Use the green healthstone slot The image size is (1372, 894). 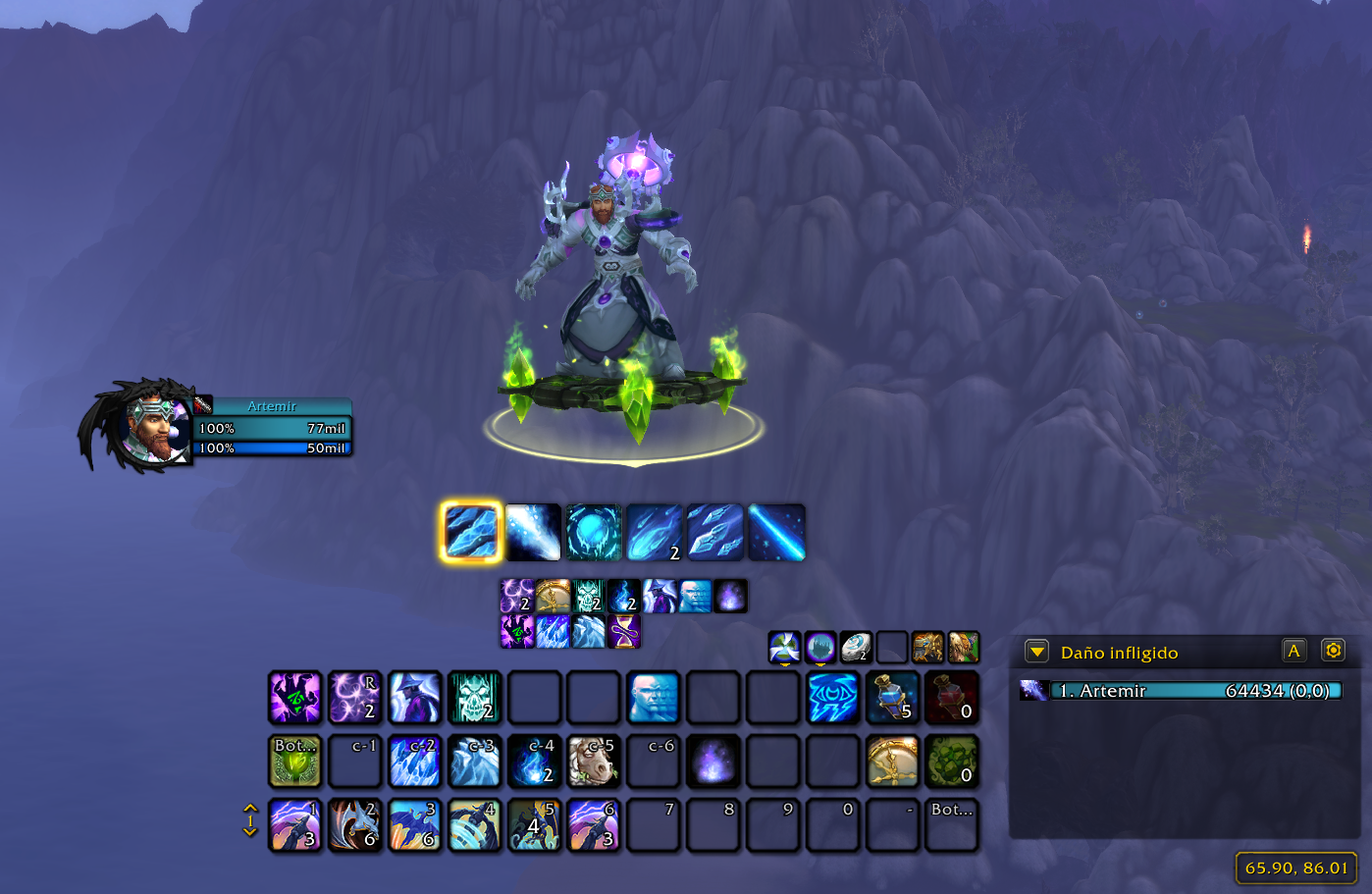pyautogui.click(x=952, y=761)
